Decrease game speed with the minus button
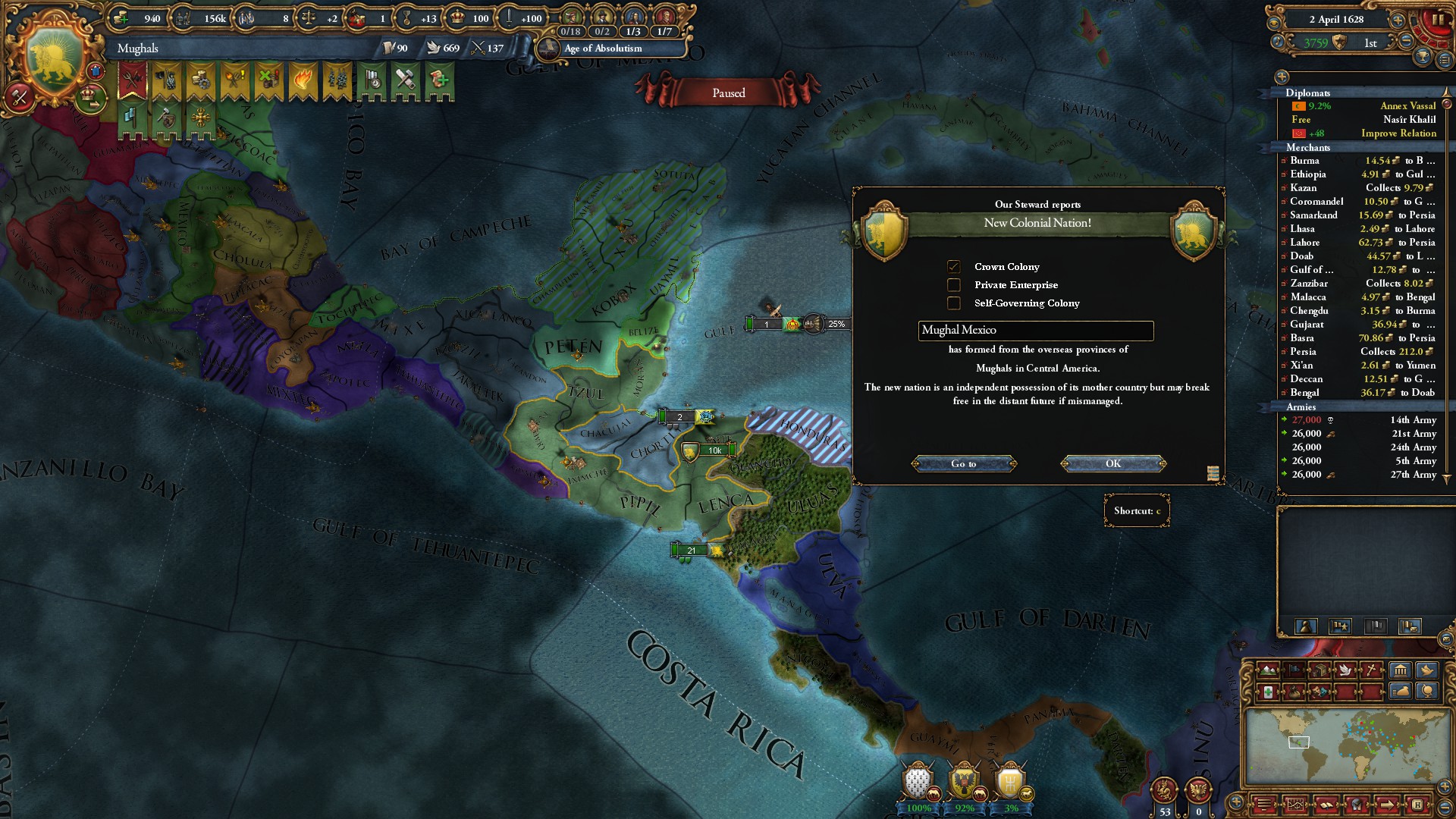This screenshot has width=1456, height=819. tap(1406, 41)
